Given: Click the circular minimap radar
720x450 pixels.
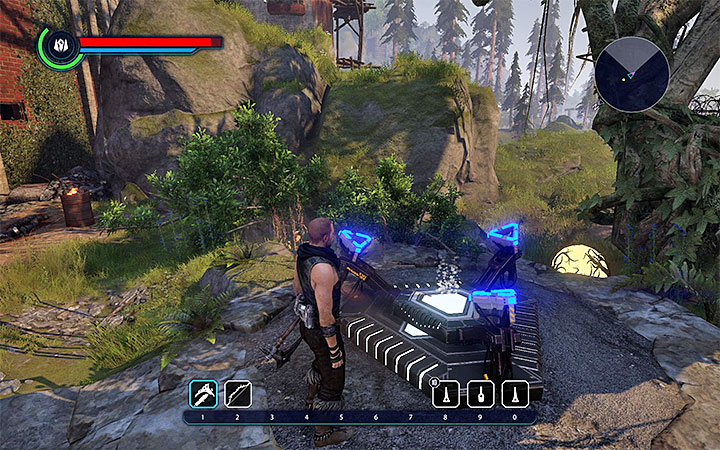Looking at the screenshot, I should (x=631, y=74).
